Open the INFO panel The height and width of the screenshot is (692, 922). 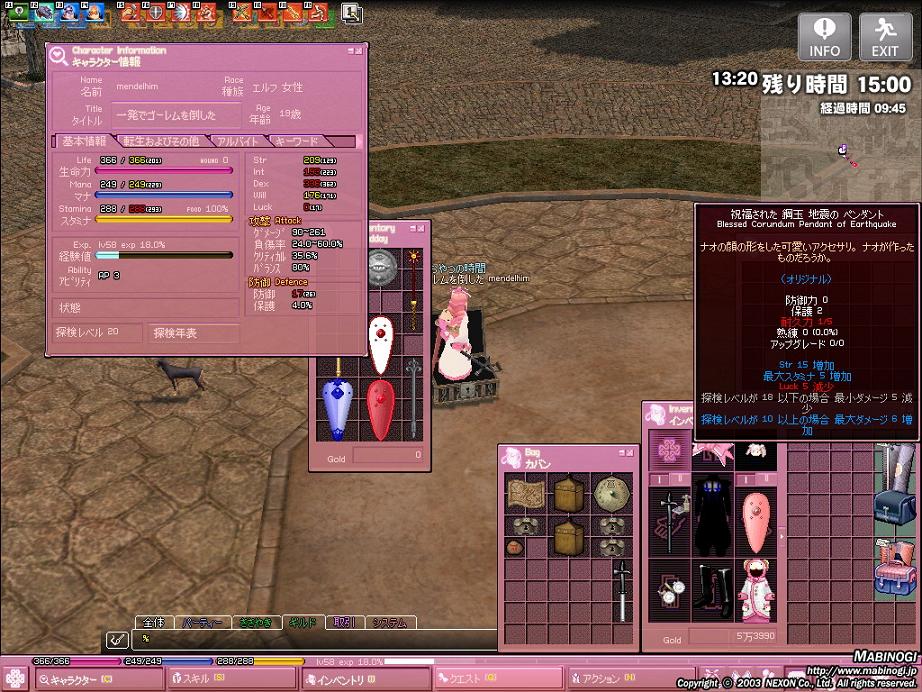point(824,36)
